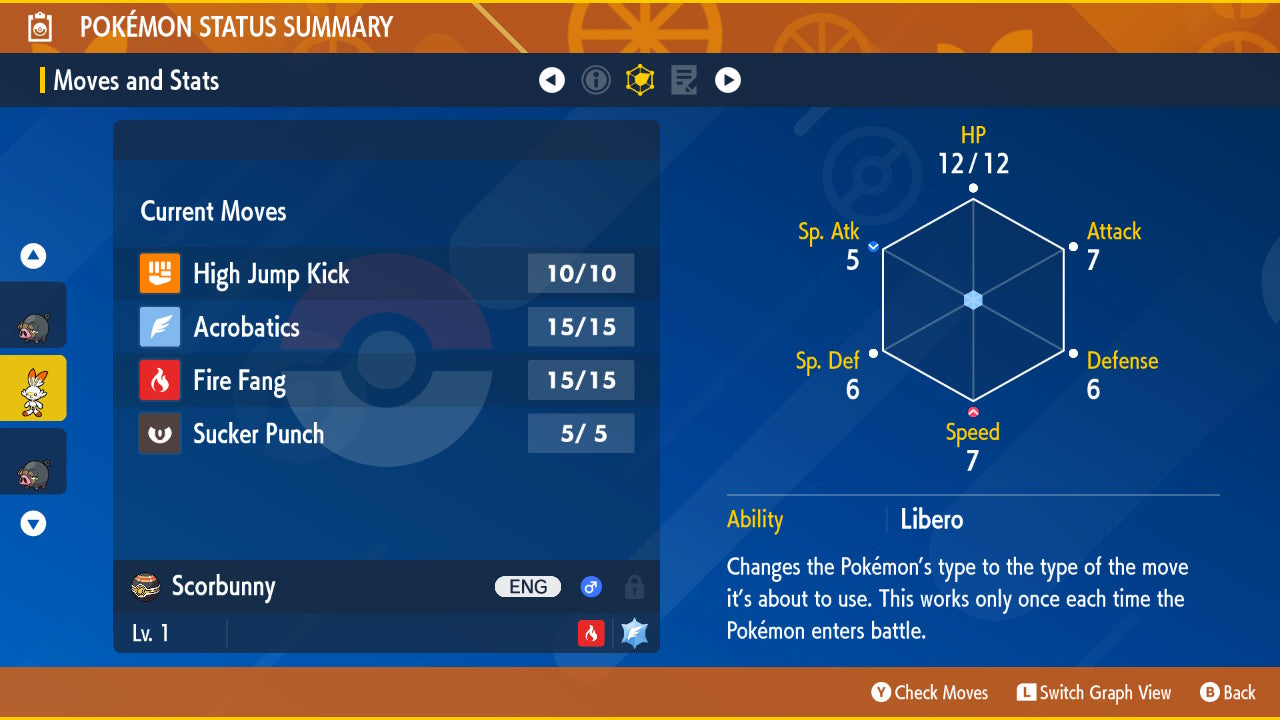Select the Moves and Stats hexagon tab
The image size is (1280, 720).
(x=640, y=80)
